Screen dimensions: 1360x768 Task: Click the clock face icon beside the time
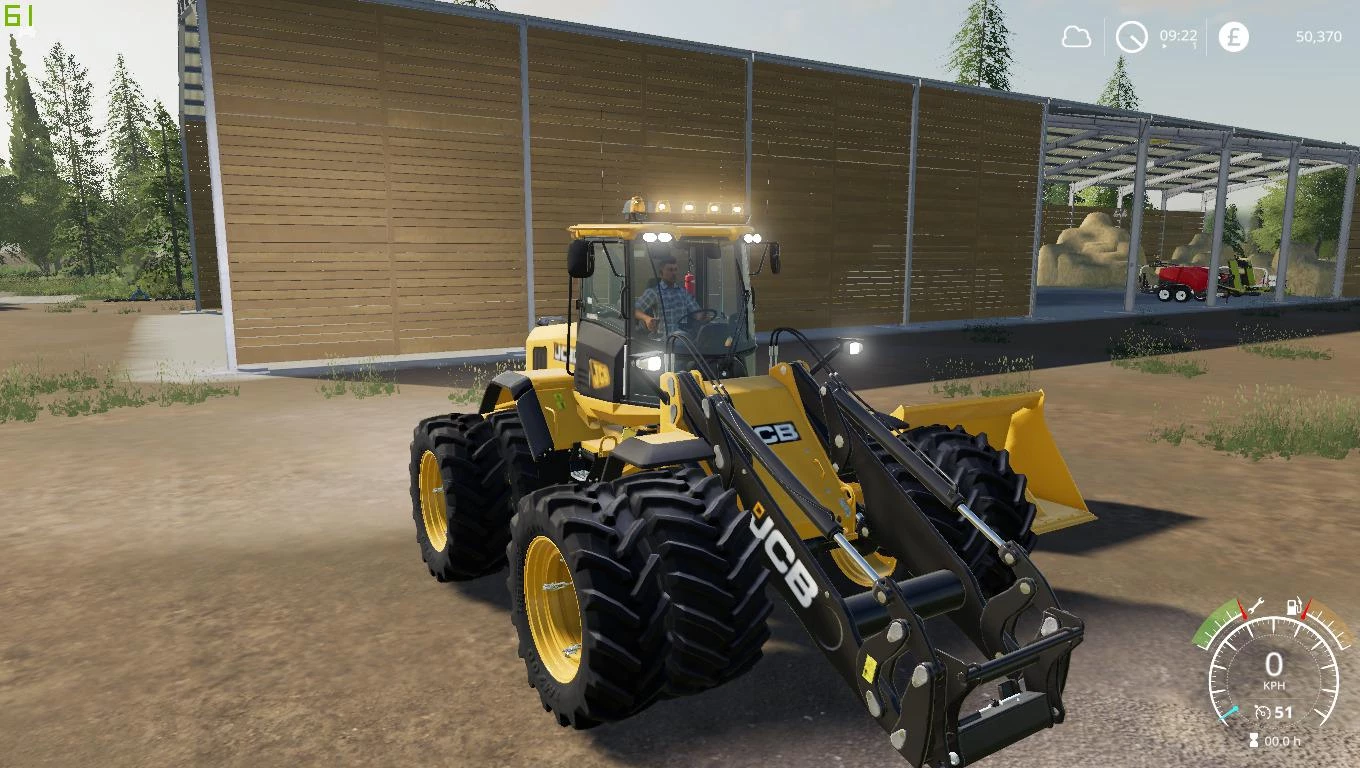pos(1131,36)
